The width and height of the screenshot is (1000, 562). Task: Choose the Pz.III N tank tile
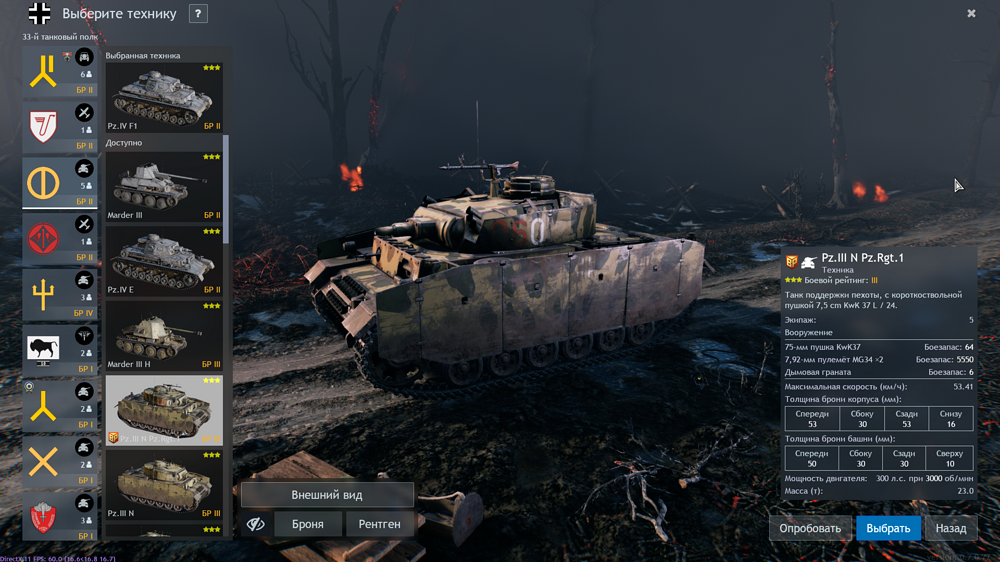[x=164, y=484]
